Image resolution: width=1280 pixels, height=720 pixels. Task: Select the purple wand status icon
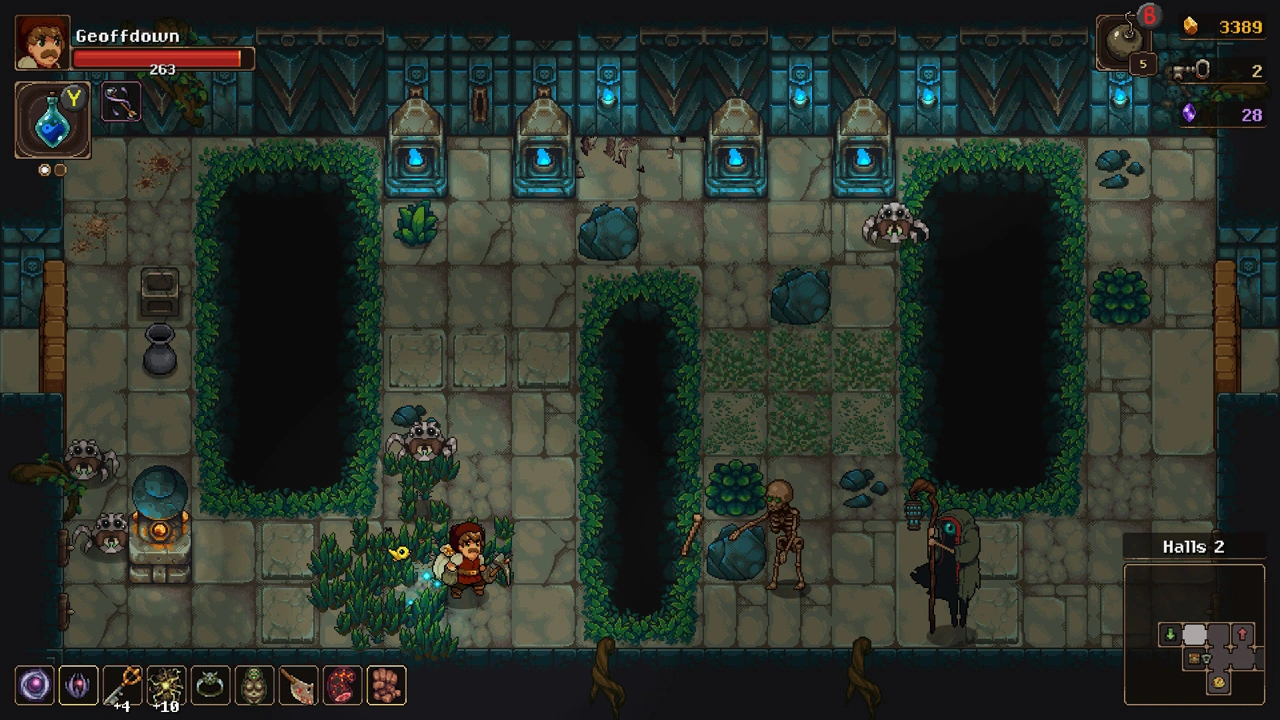(x=121, y=102)
